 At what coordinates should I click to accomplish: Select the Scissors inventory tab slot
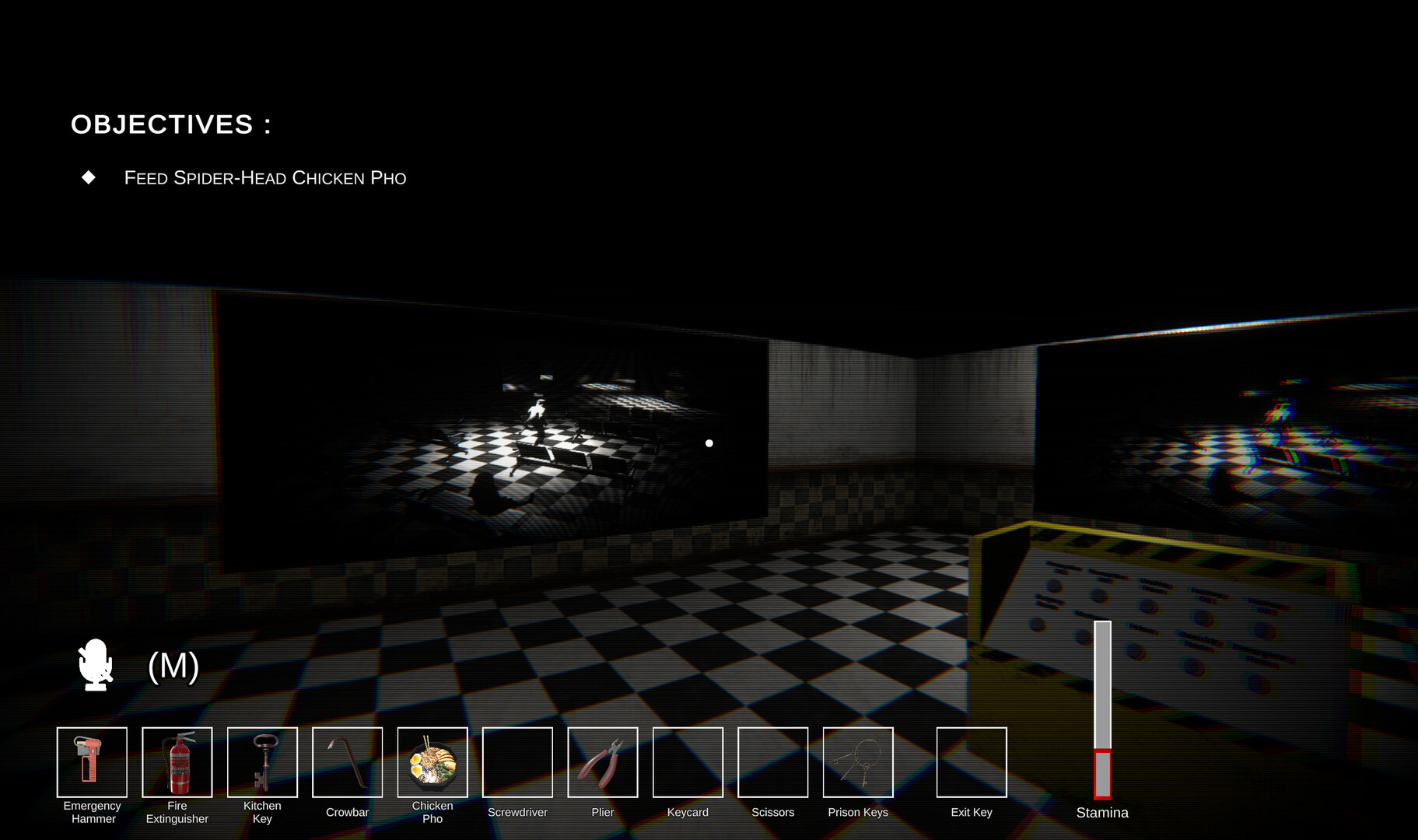tap(772, 762)
